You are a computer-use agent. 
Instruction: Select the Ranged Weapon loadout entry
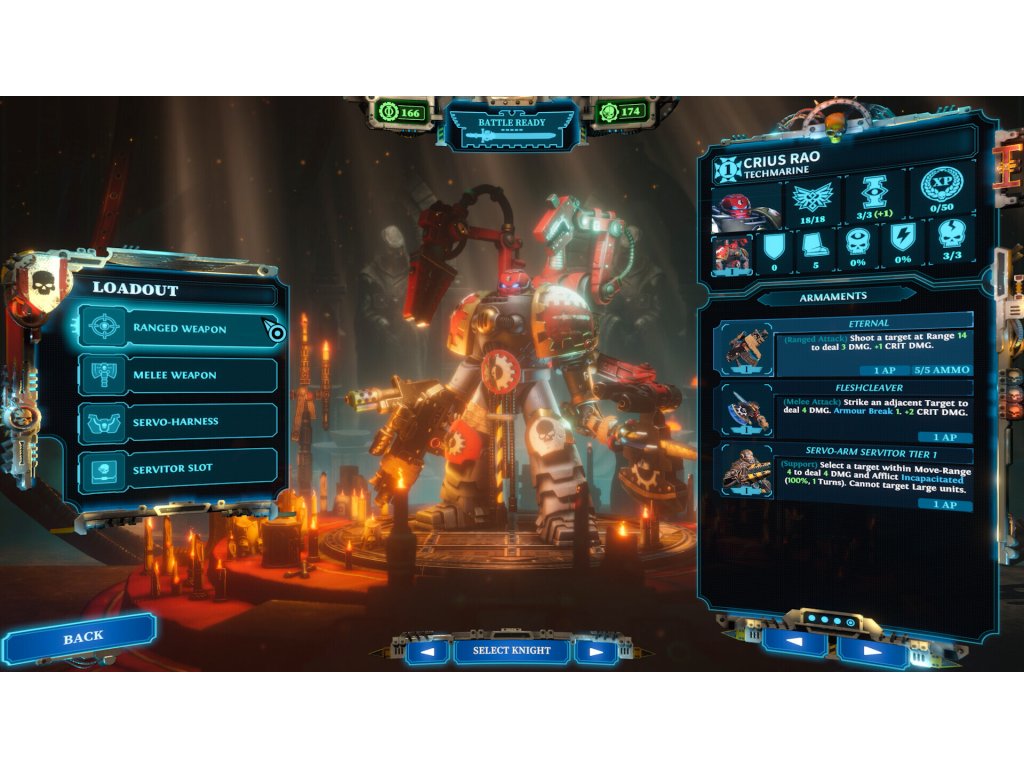coord(178,328)
